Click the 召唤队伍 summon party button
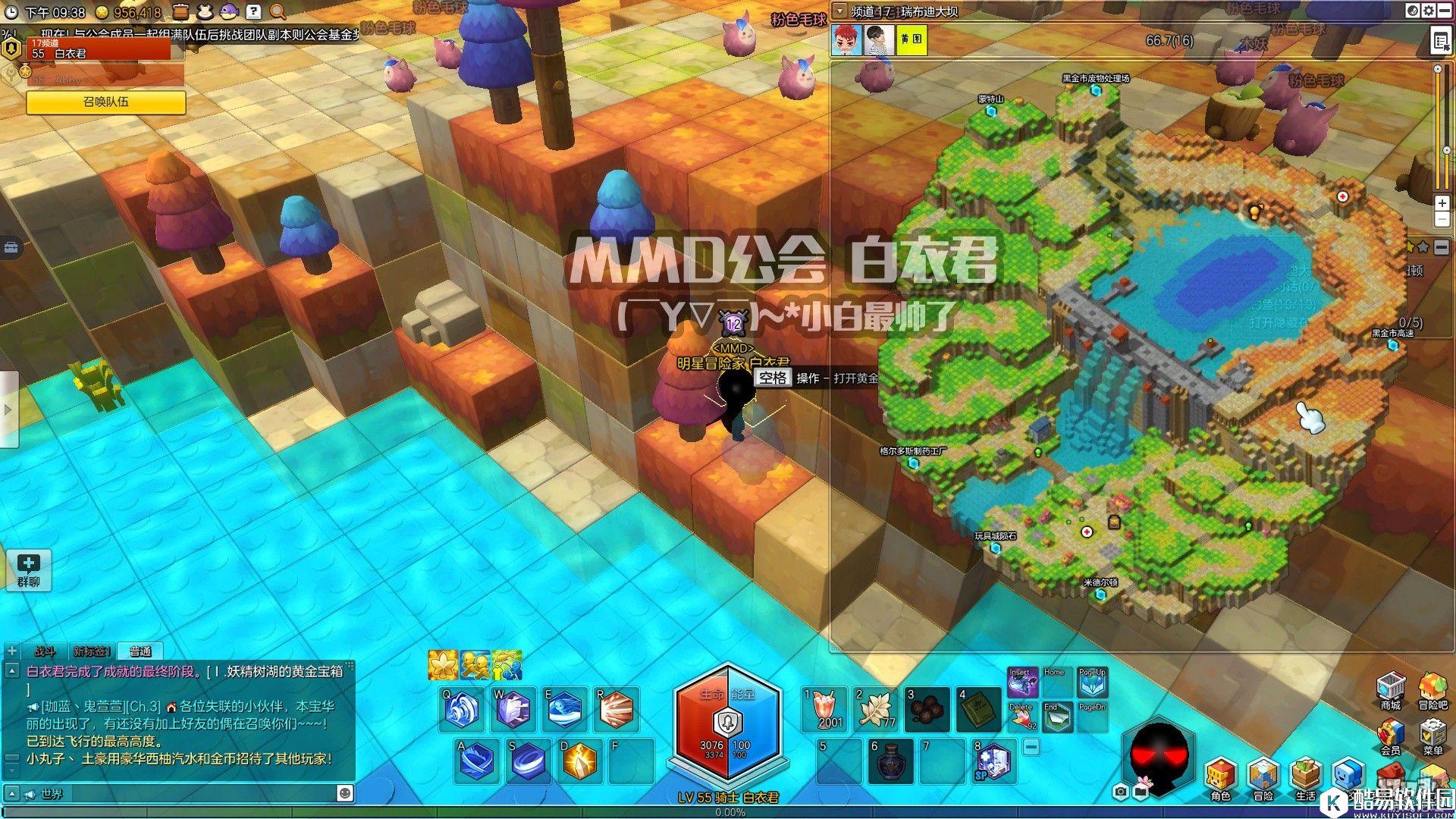This screenshot has height=819, width=1456. point(106,102)
